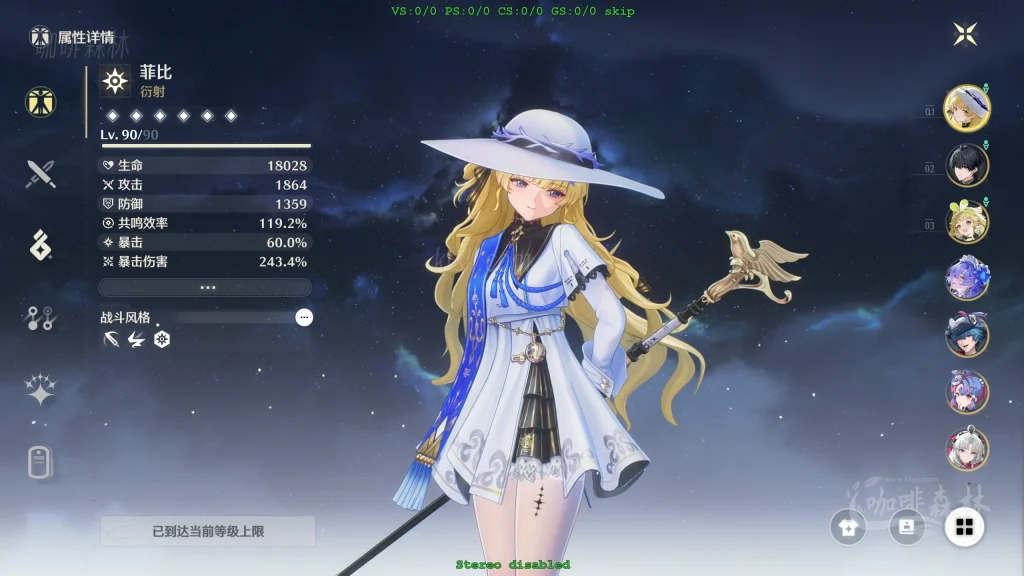Select the white-haired character portrait

click(x=967, y=449)
